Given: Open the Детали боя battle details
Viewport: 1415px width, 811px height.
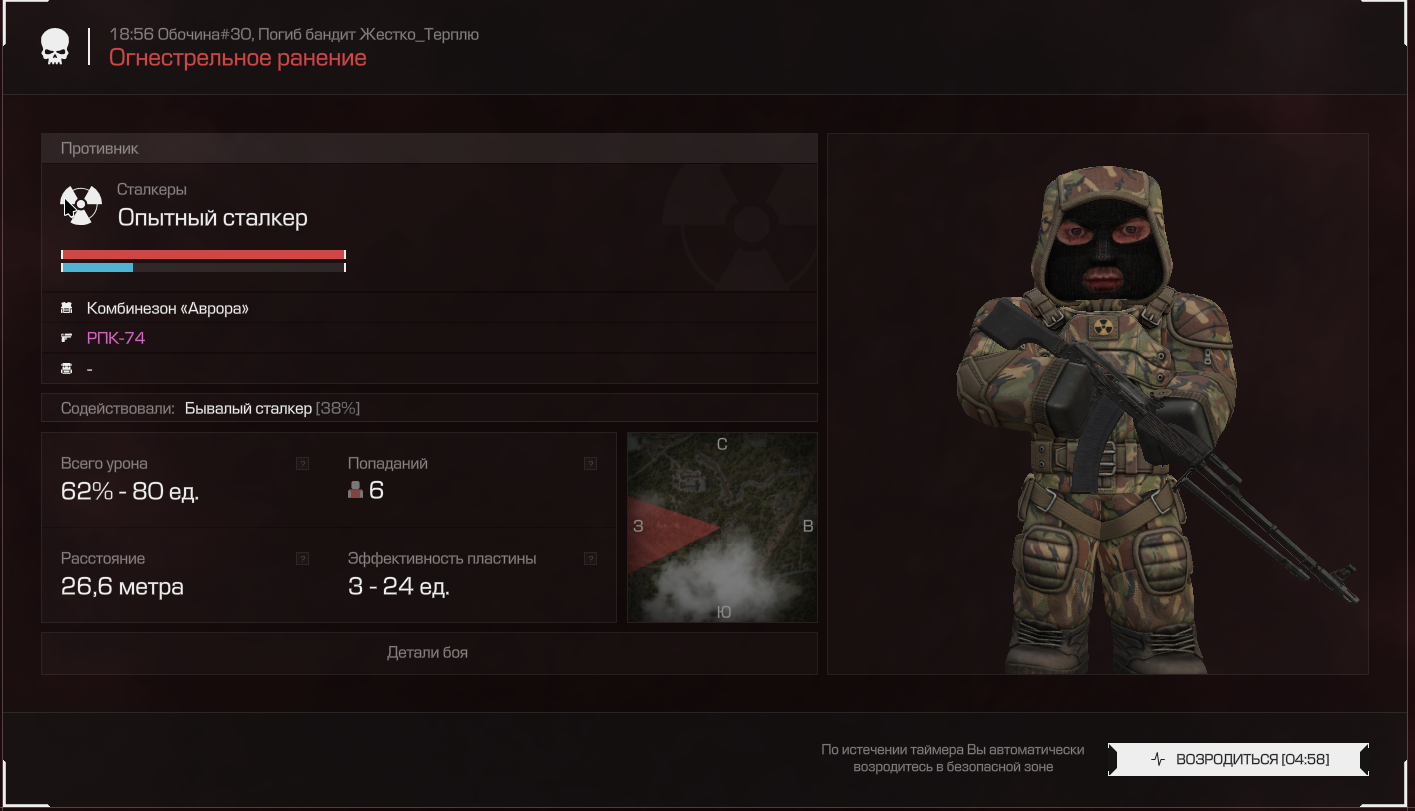Looking at the screenshot, I should 428,653.
